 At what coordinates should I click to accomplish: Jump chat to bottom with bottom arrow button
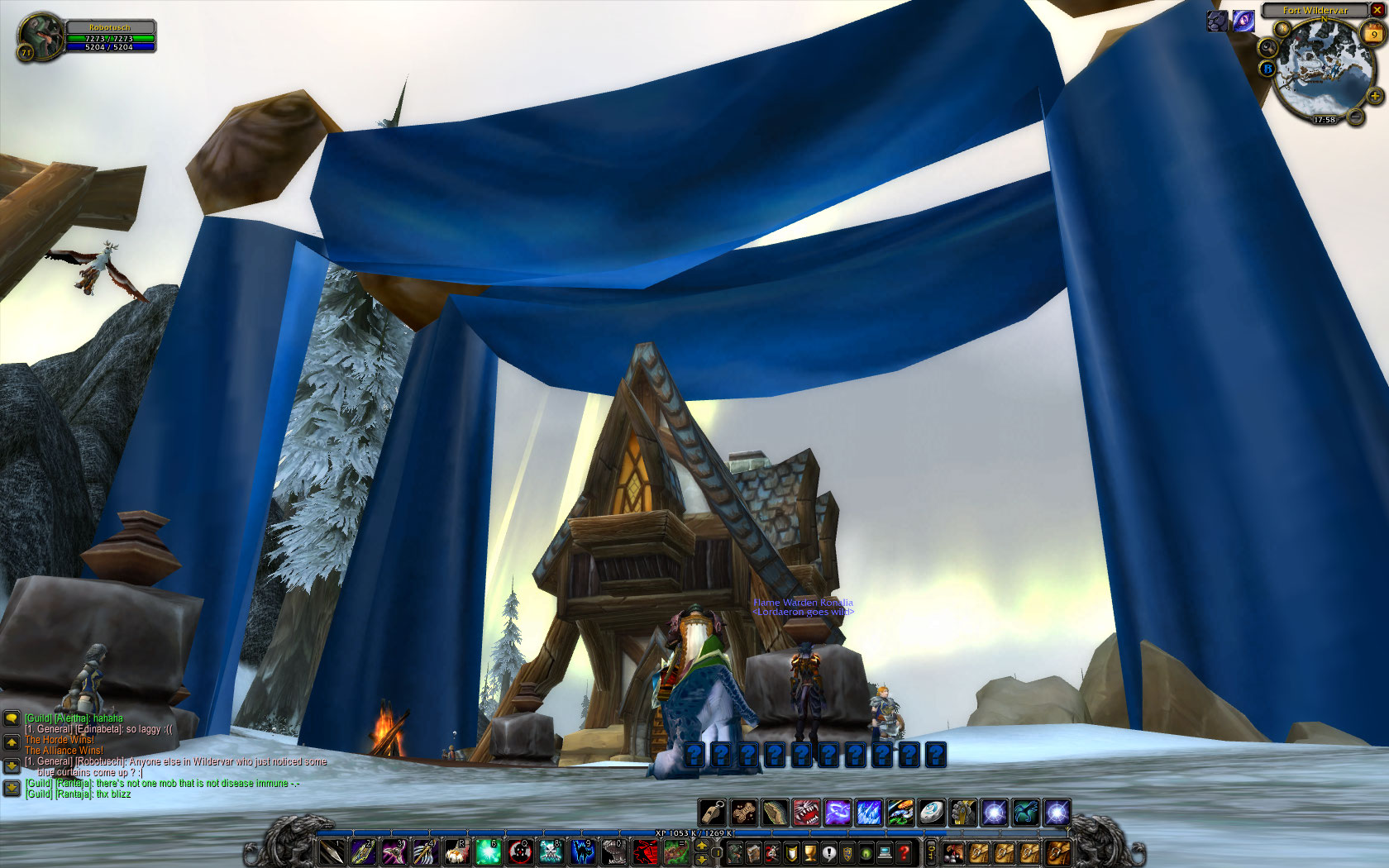(x=12, y=788)
